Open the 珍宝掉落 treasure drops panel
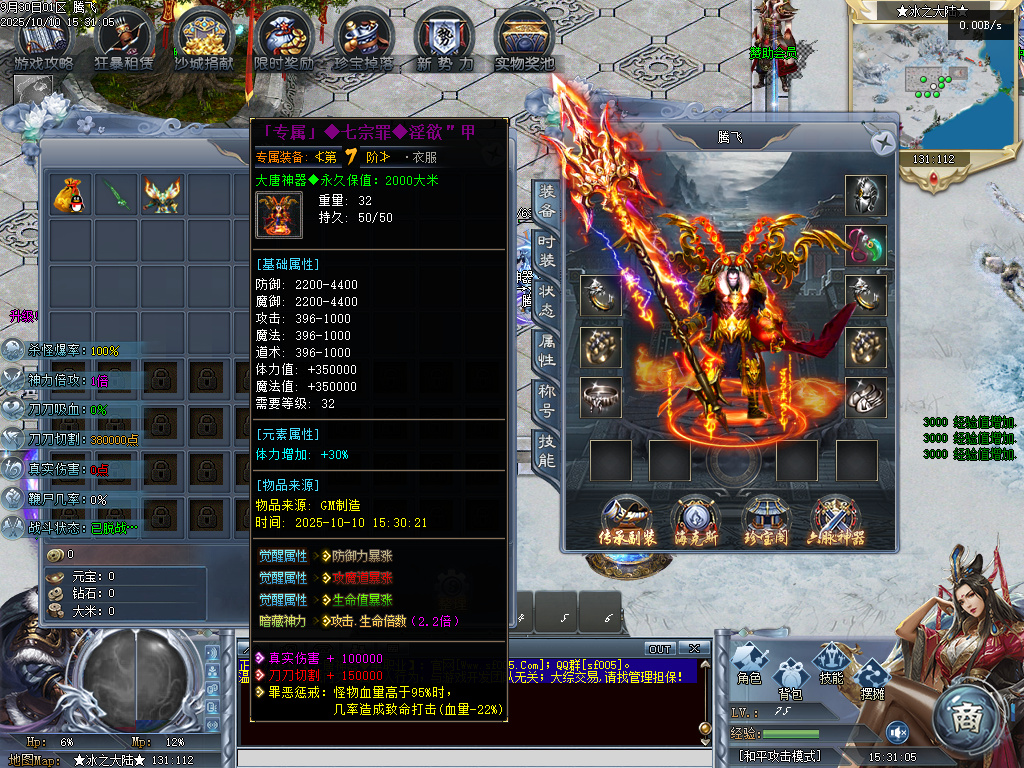 click(x=363, y=41)
